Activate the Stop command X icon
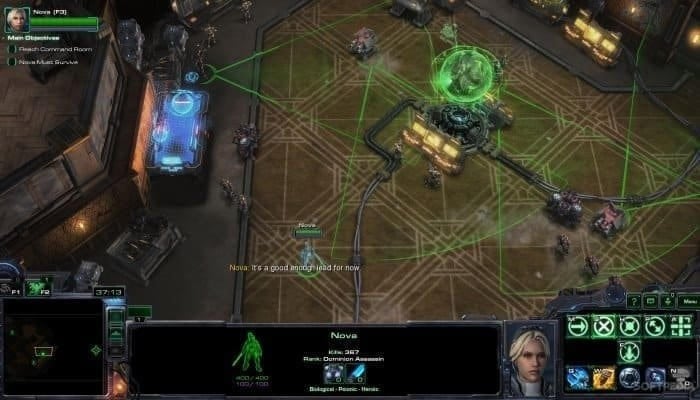 tap(603, 325)
